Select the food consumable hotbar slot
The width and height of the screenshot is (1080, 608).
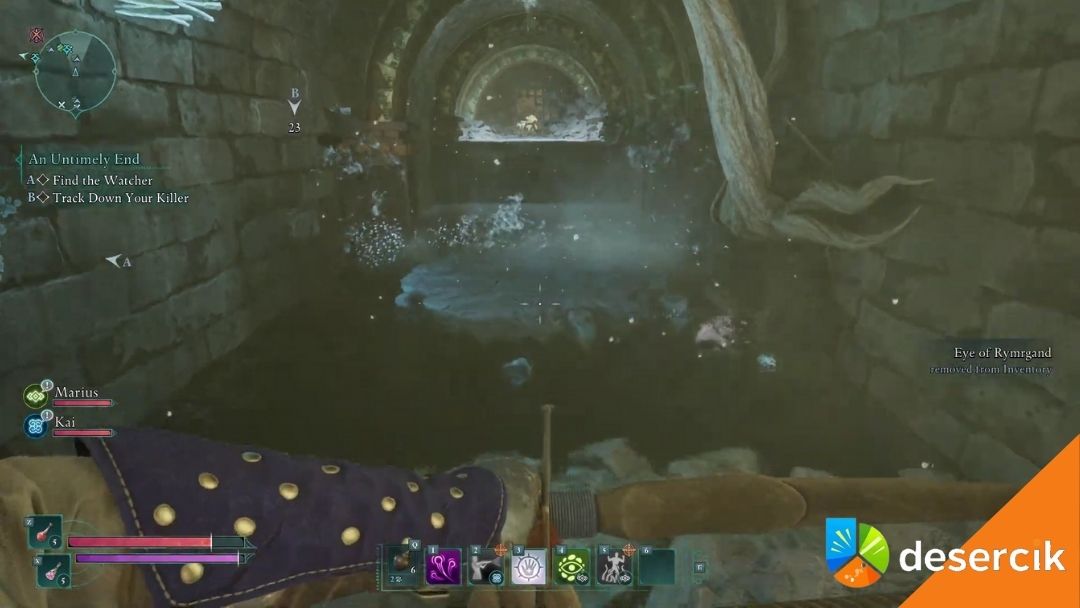point(402,566)
